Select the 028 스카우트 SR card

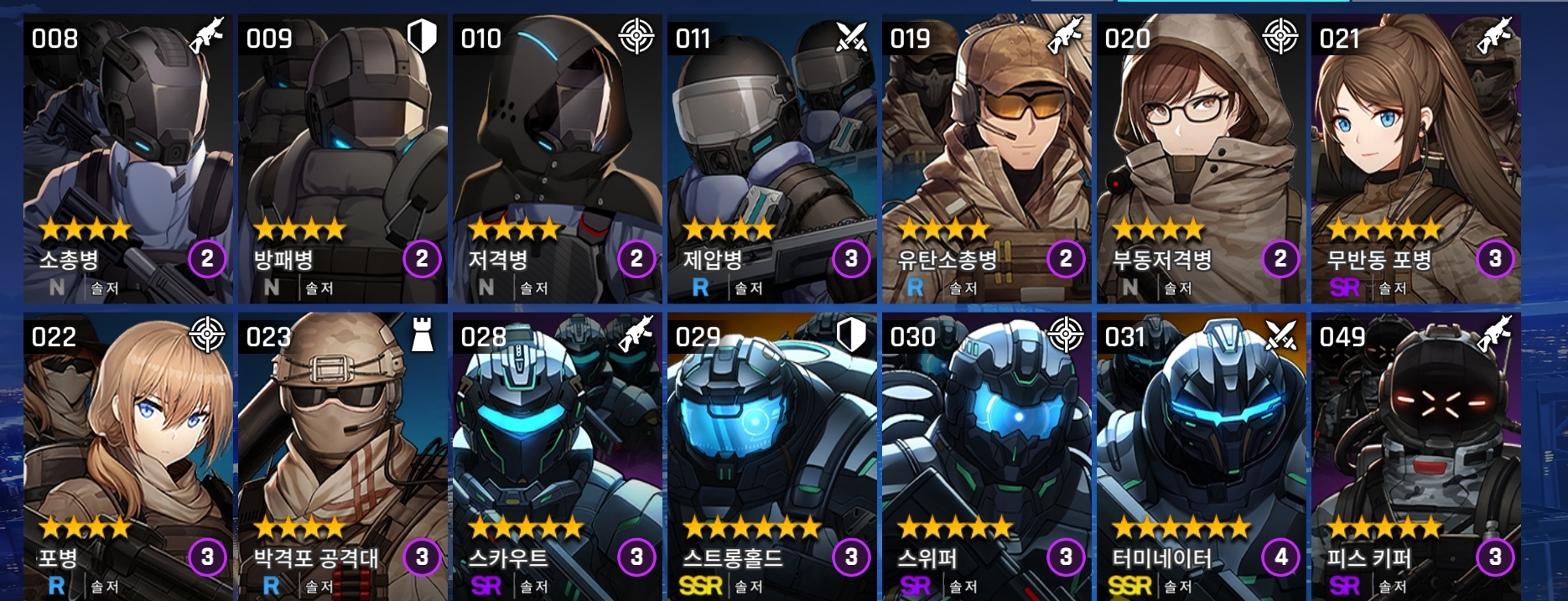tap(558, 457)
